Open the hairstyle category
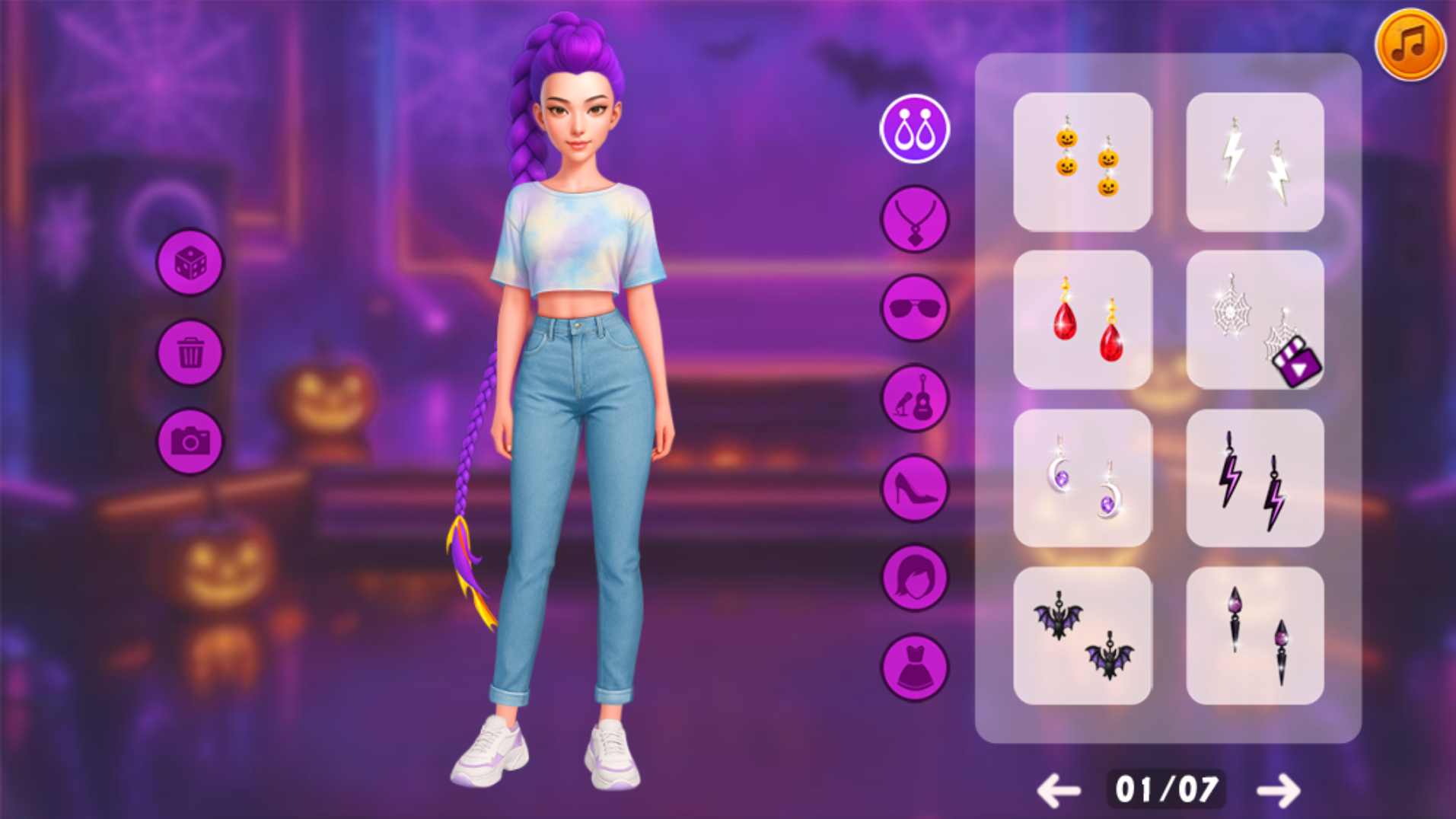The height and width of the screenshot is (819, 1456). coord(914,578)
